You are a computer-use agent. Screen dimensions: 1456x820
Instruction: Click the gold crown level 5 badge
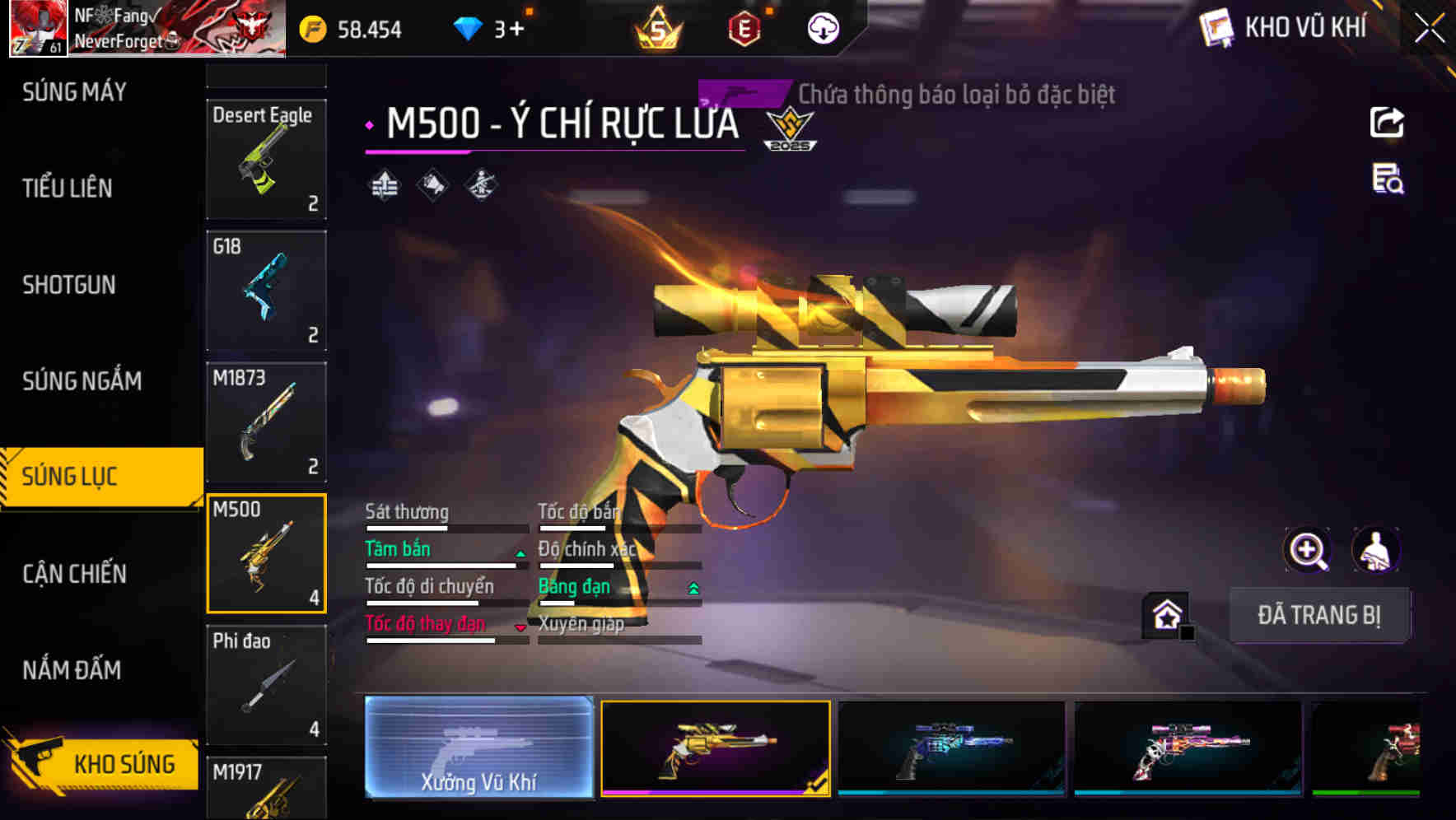pyautogui.click(x=659, y=30)
